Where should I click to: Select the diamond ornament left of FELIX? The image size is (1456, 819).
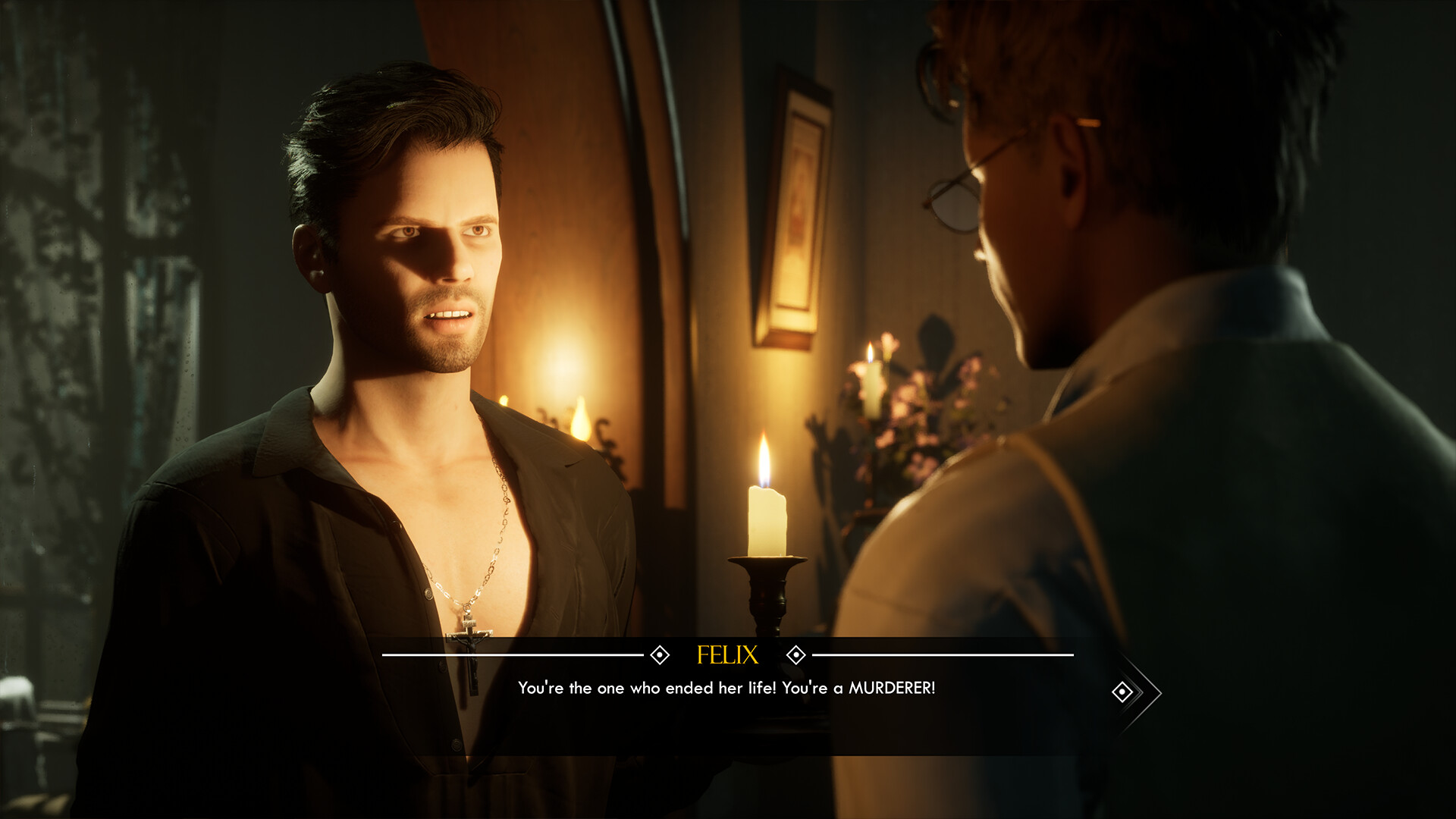pos(661,654)
